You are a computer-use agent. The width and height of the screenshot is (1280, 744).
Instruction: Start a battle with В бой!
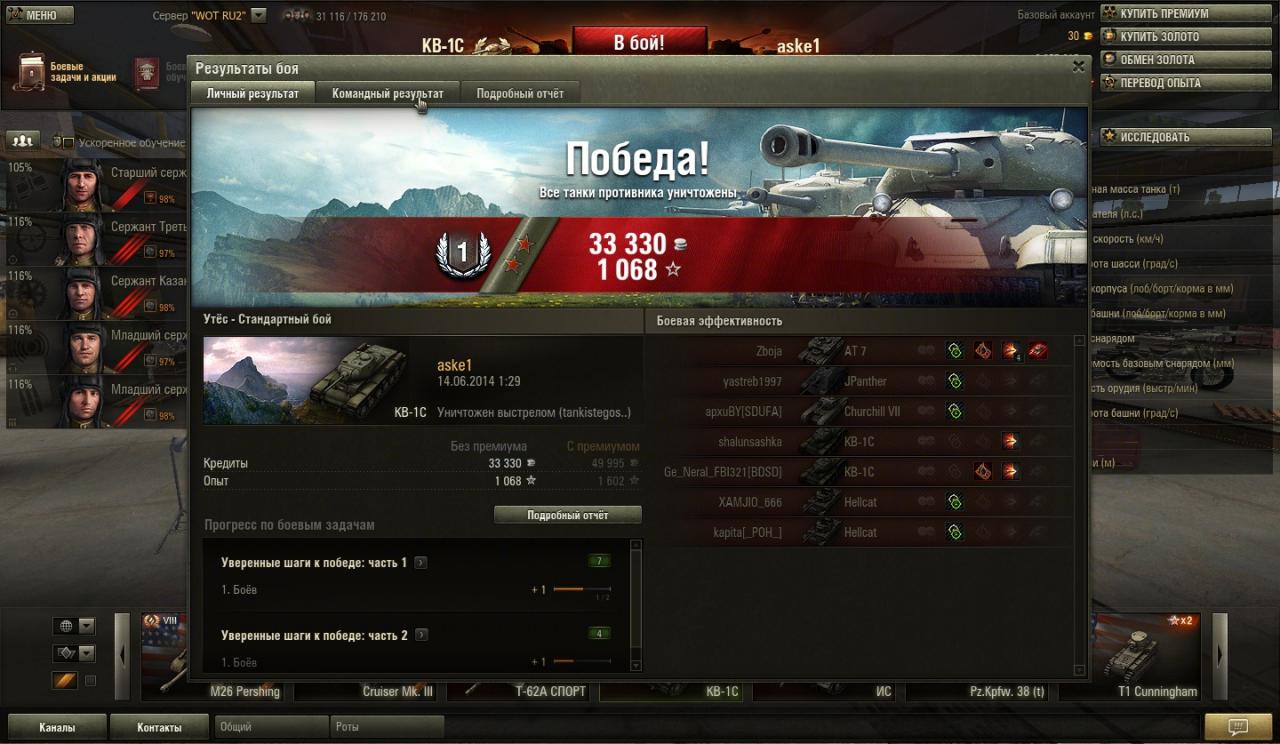point(638,43)
